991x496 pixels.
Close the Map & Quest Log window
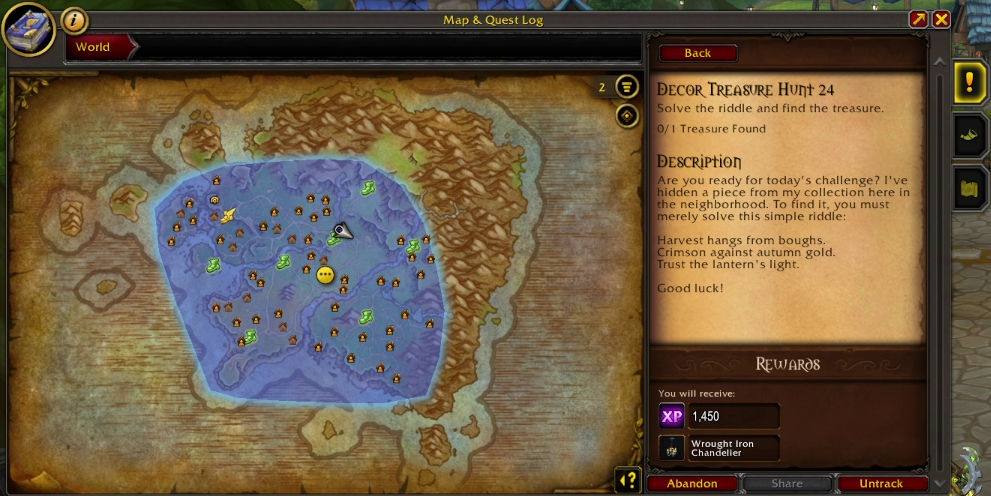[941, 19]
